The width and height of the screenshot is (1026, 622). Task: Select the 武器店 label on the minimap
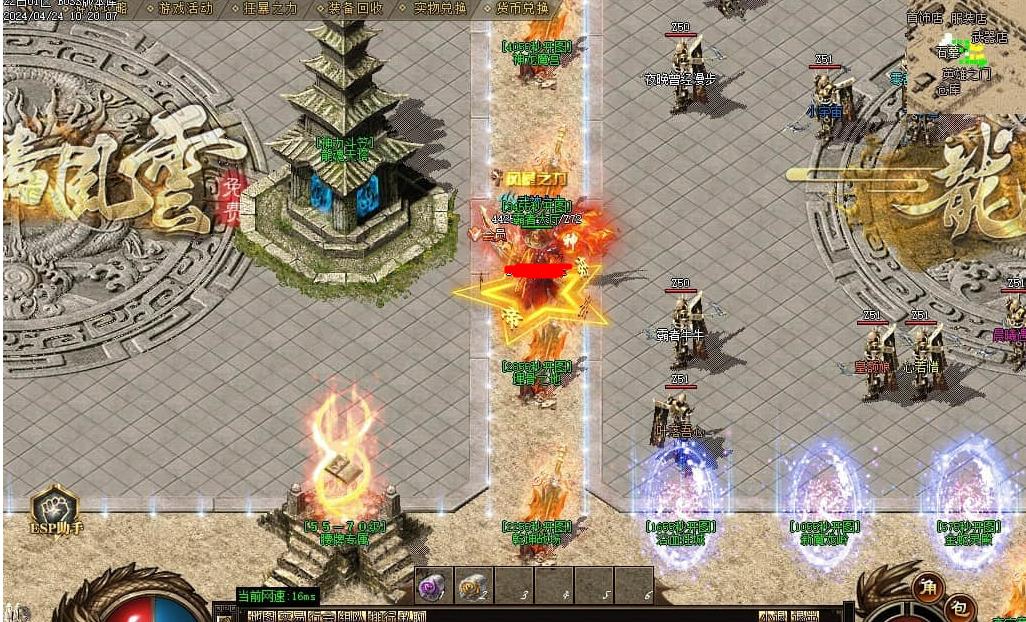(988, 37)
